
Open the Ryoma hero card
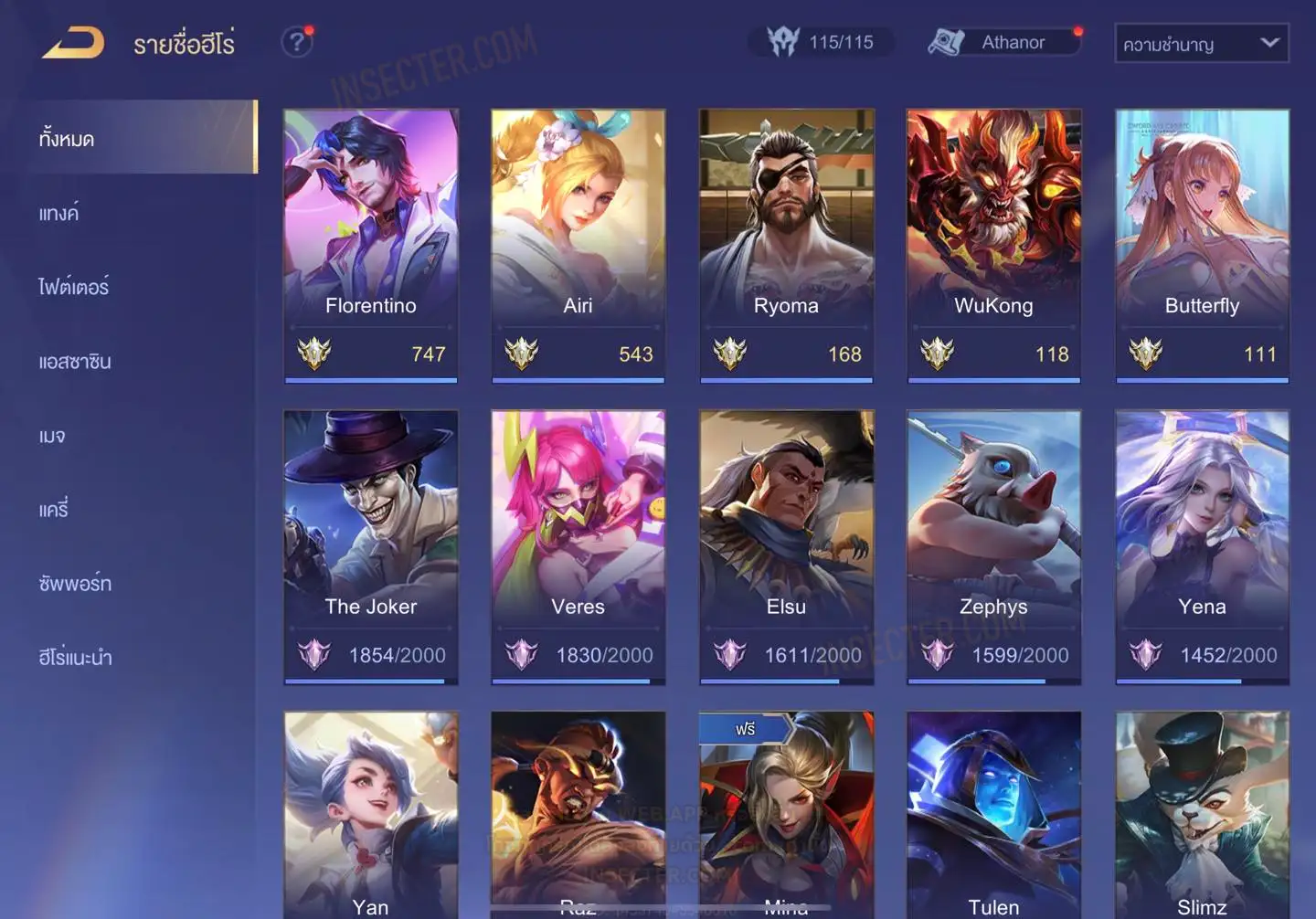[786, 245]
